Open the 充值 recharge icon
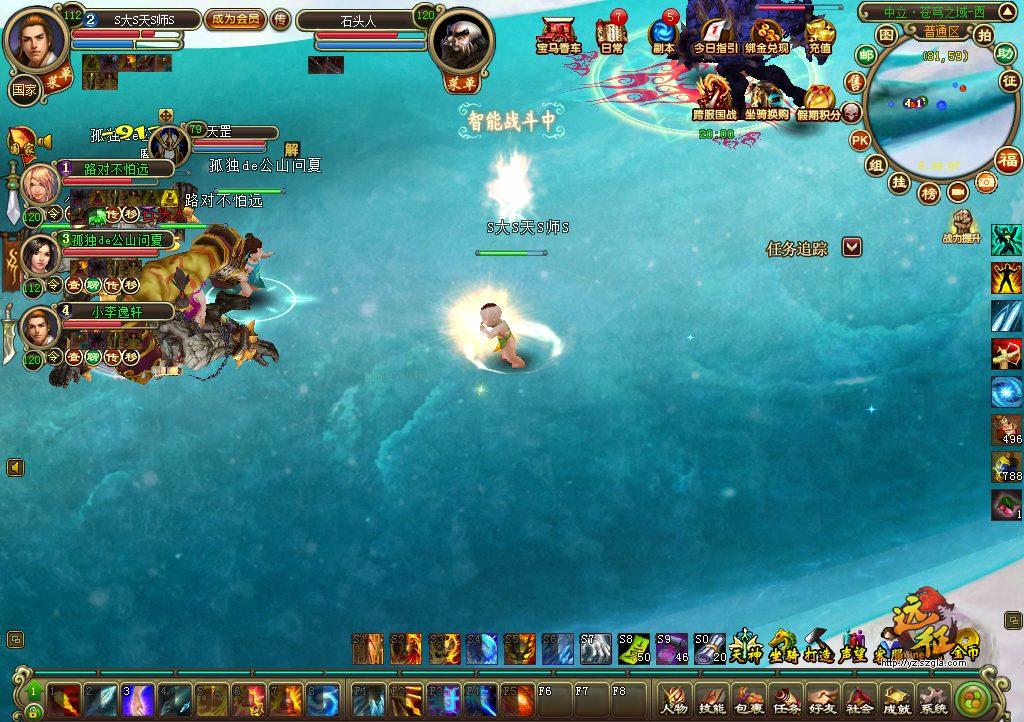1024x722 pixels. point(820,34)
